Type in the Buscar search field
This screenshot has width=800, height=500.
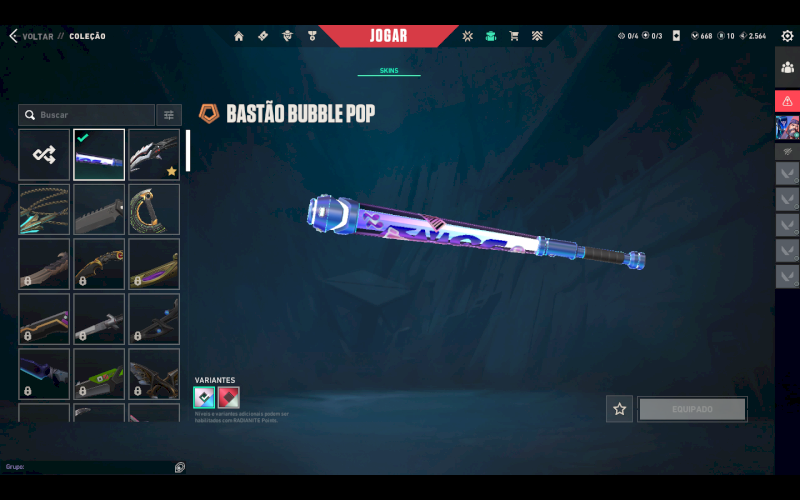90,115
